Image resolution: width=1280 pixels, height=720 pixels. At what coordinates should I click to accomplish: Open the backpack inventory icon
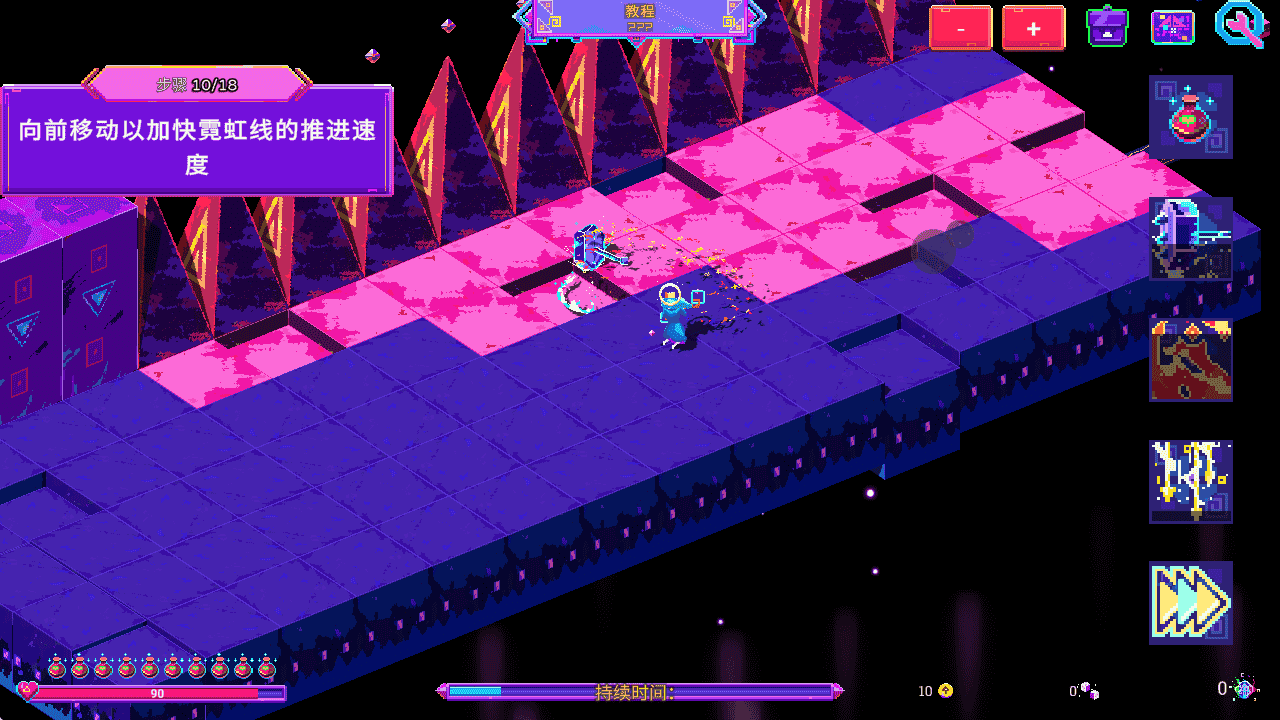click(1108, 27)
